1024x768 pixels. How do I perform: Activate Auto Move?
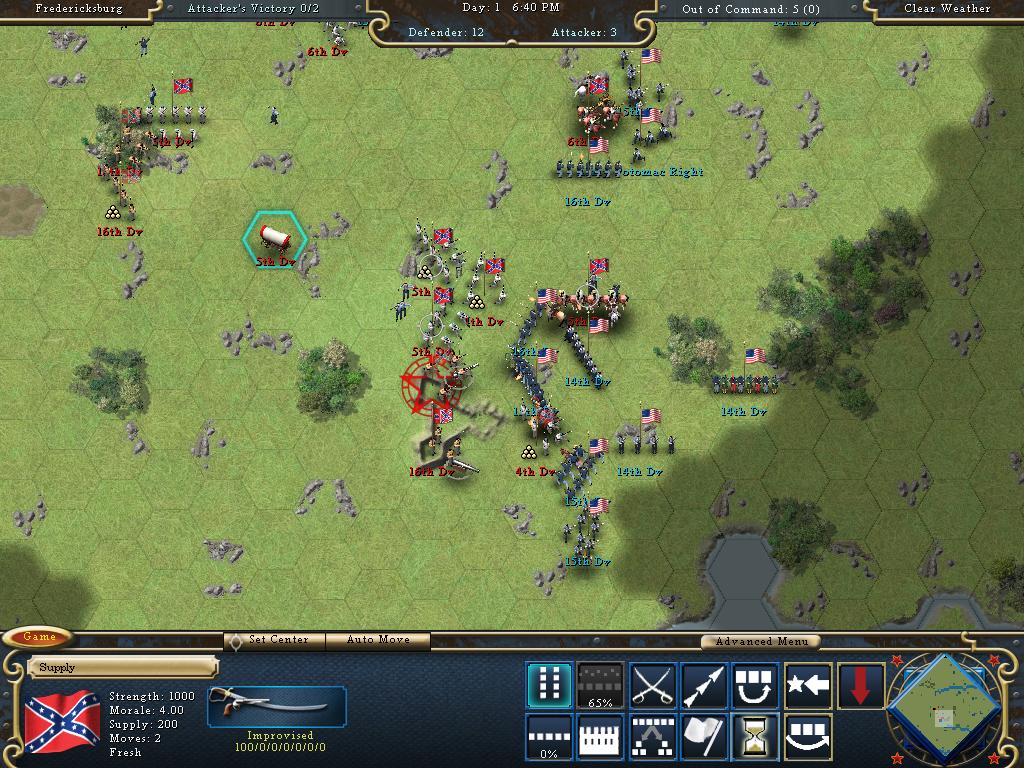pyautogui.click(x=380, y=640)
